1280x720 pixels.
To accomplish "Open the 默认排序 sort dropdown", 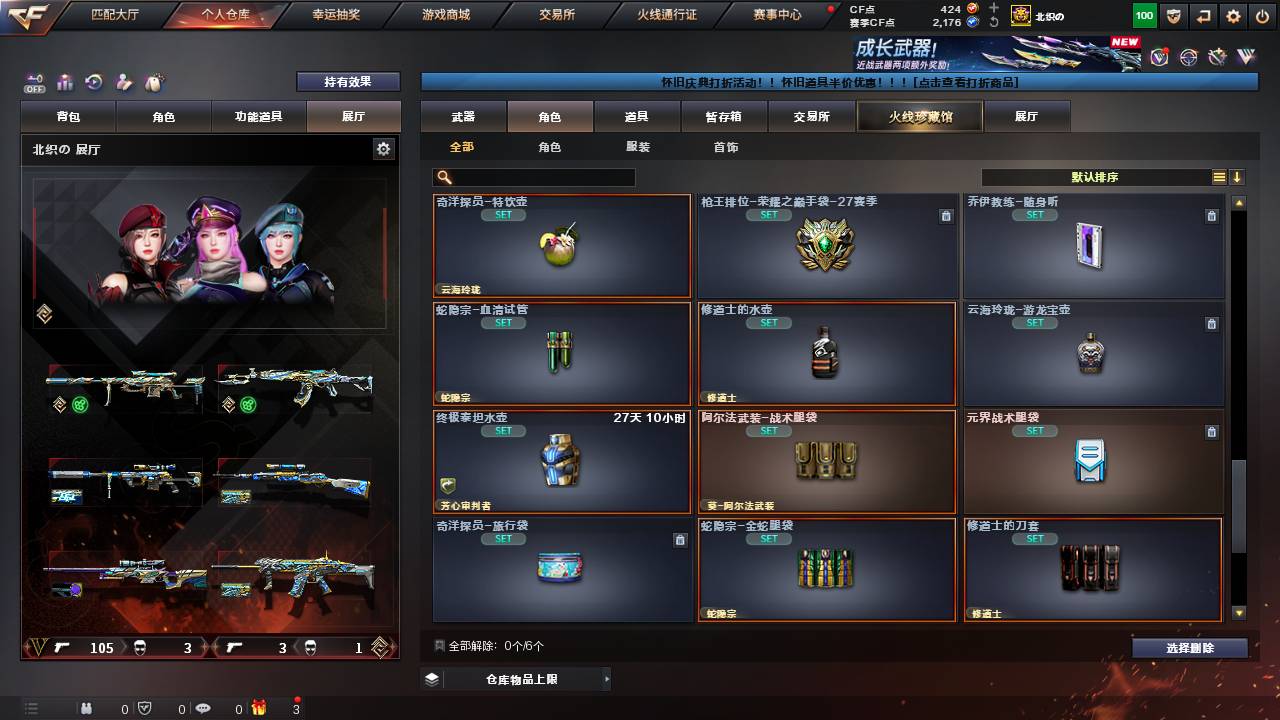I will (1095, 177).
